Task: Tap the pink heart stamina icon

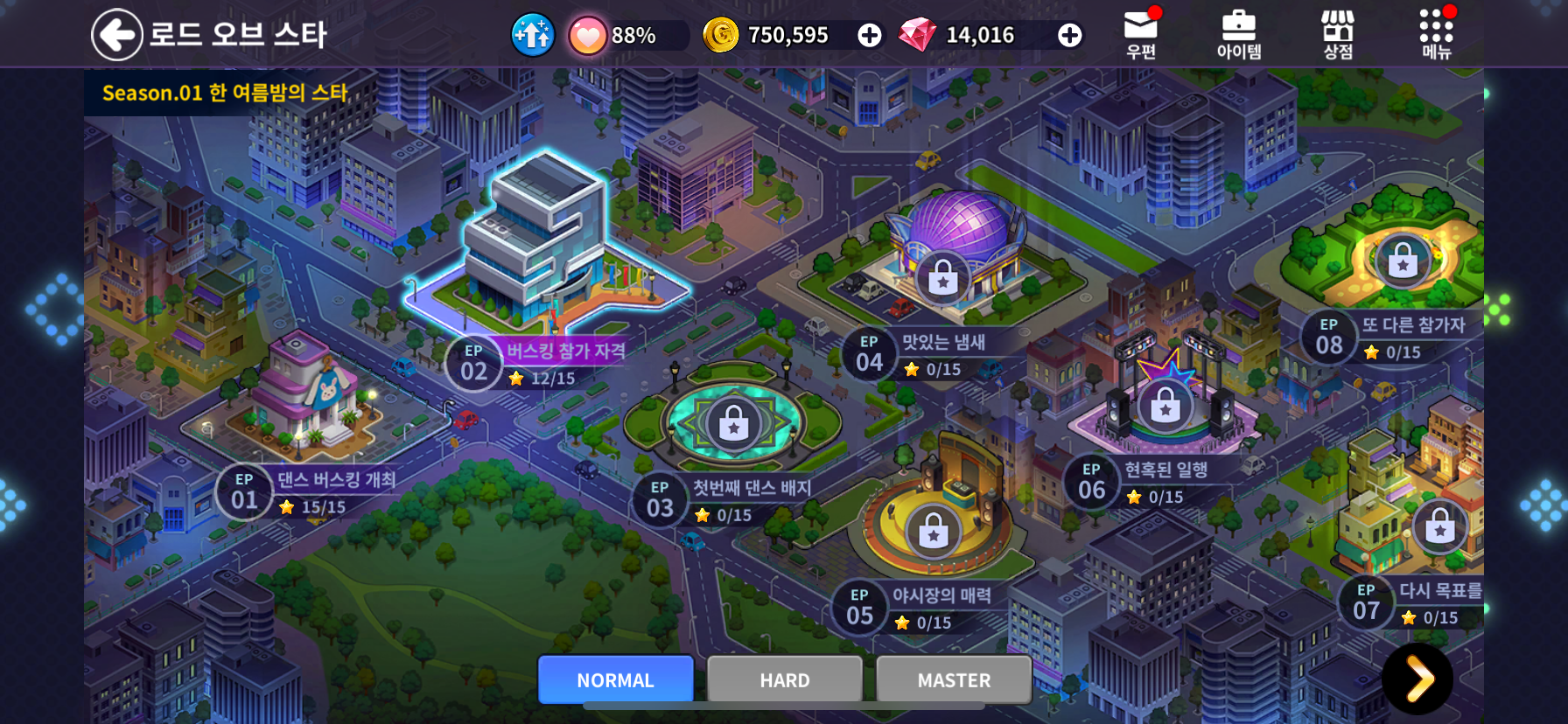Action: click(x=587, y=36)
